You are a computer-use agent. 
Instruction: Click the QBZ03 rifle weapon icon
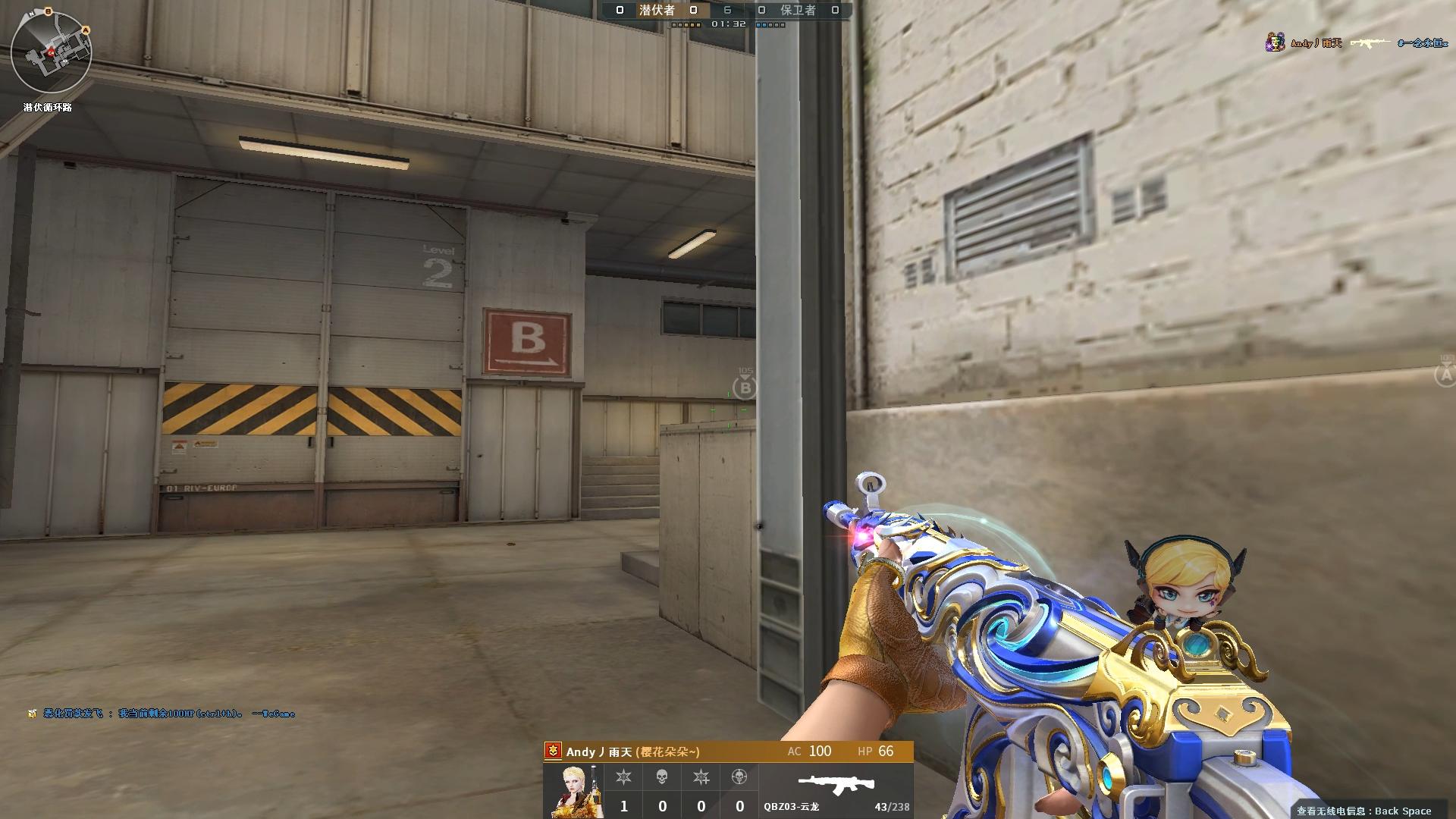click(x=835, y=784)
